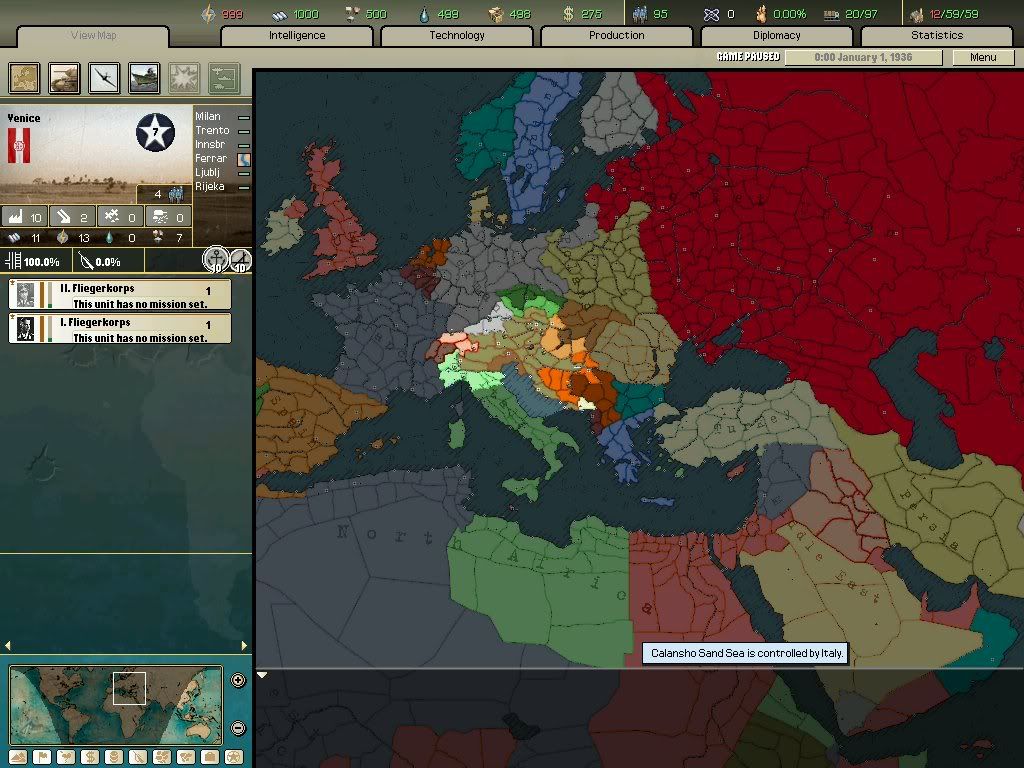Open the Production tab
Screen dimensions: 1024x768
(617, 36)
